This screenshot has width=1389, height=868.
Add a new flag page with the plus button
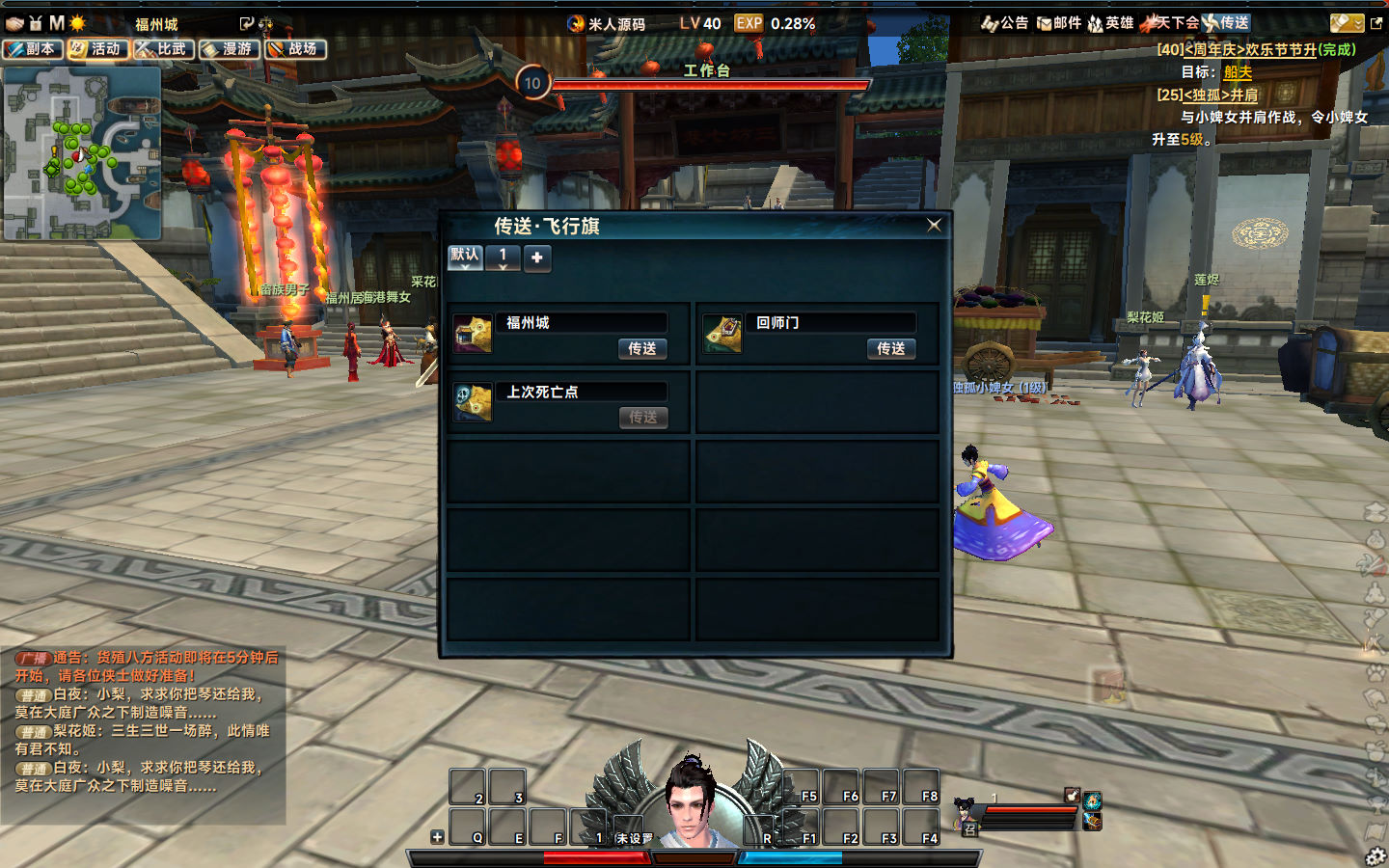click(537, 258)
